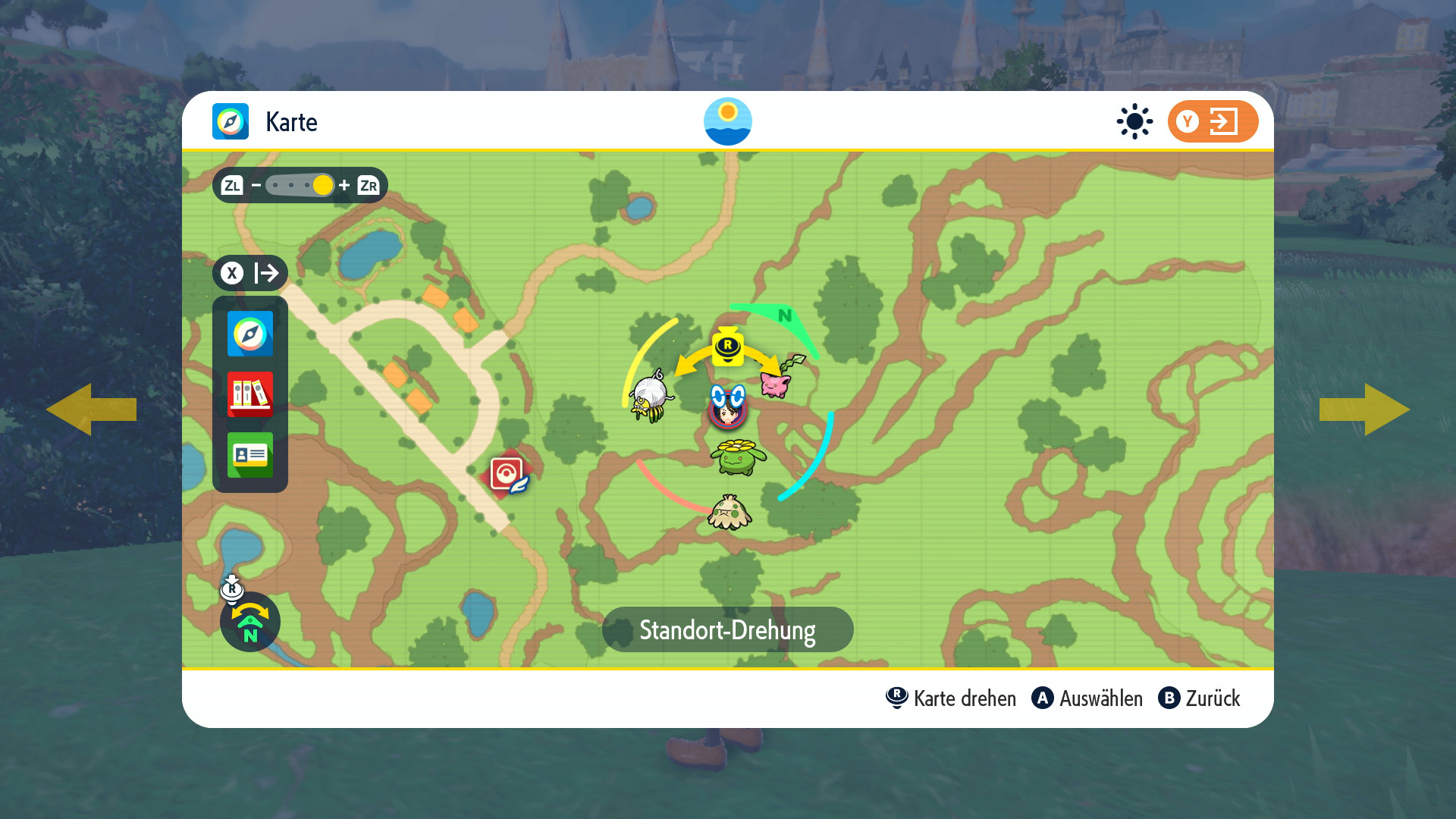The height and width of the screenshot is (819, 1456).
Task: Zoom out with the minus button
Action: pyautogui.click(x=256, y=185)
